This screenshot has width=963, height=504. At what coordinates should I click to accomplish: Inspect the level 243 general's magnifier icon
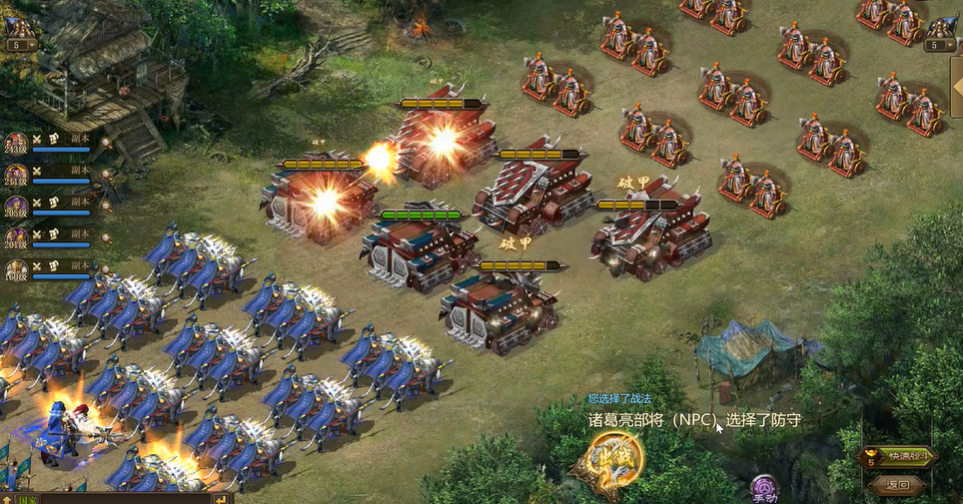tap(105, 143)
